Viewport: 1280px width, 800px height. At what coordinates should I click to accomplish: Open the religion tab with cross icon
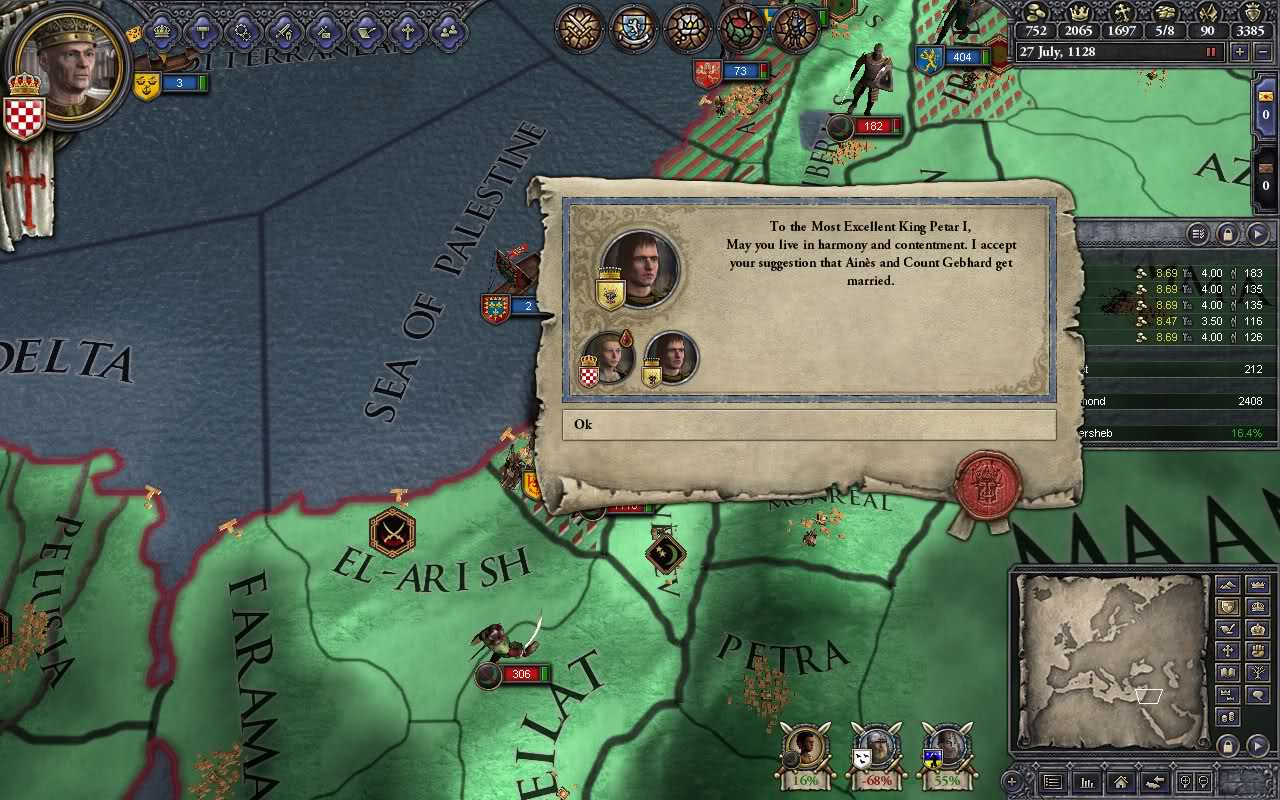click(407, 31)
